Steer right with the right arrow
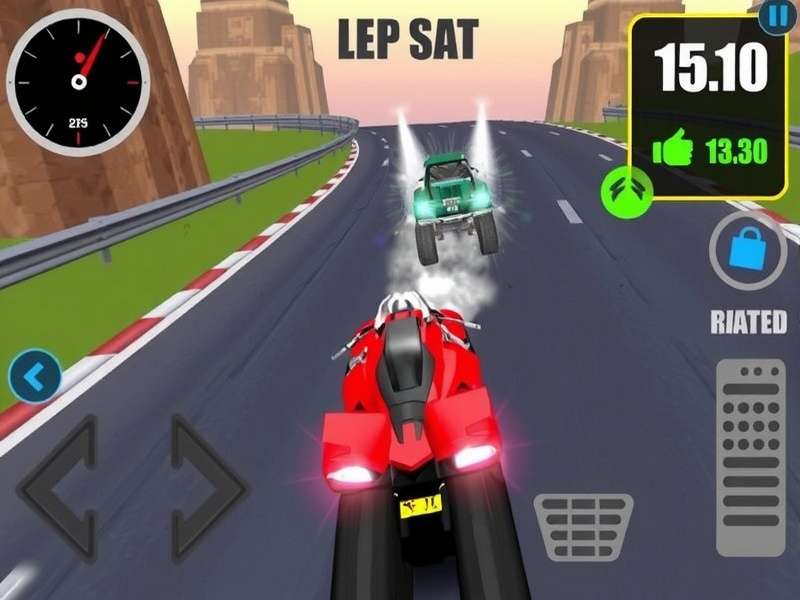800x600 pixels. 207,487
